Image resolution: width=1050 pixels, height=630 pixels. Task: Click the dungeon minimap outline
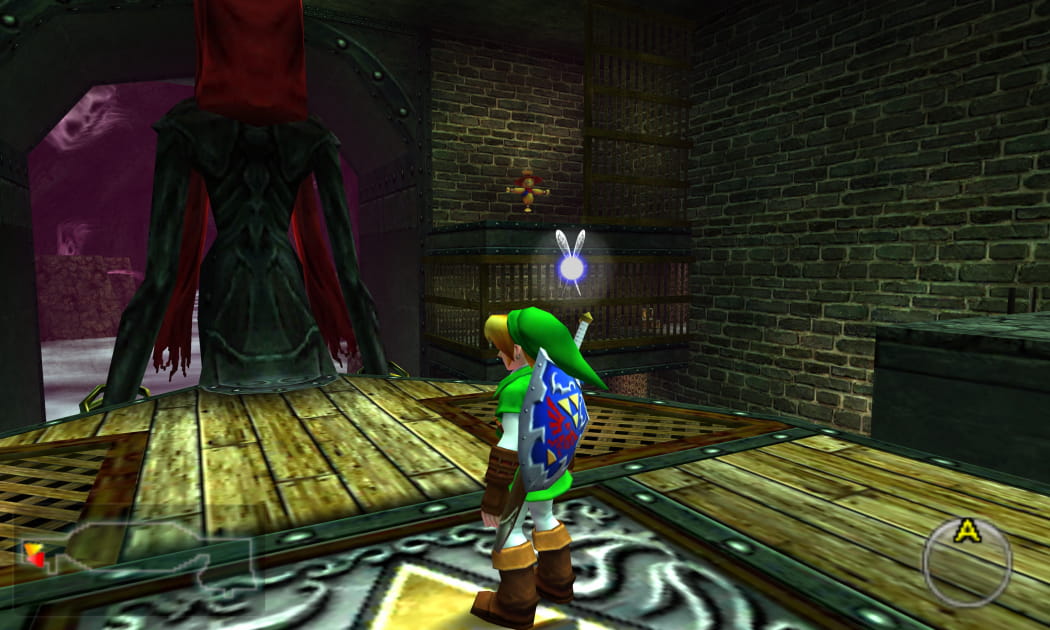[x=135, y=564]
